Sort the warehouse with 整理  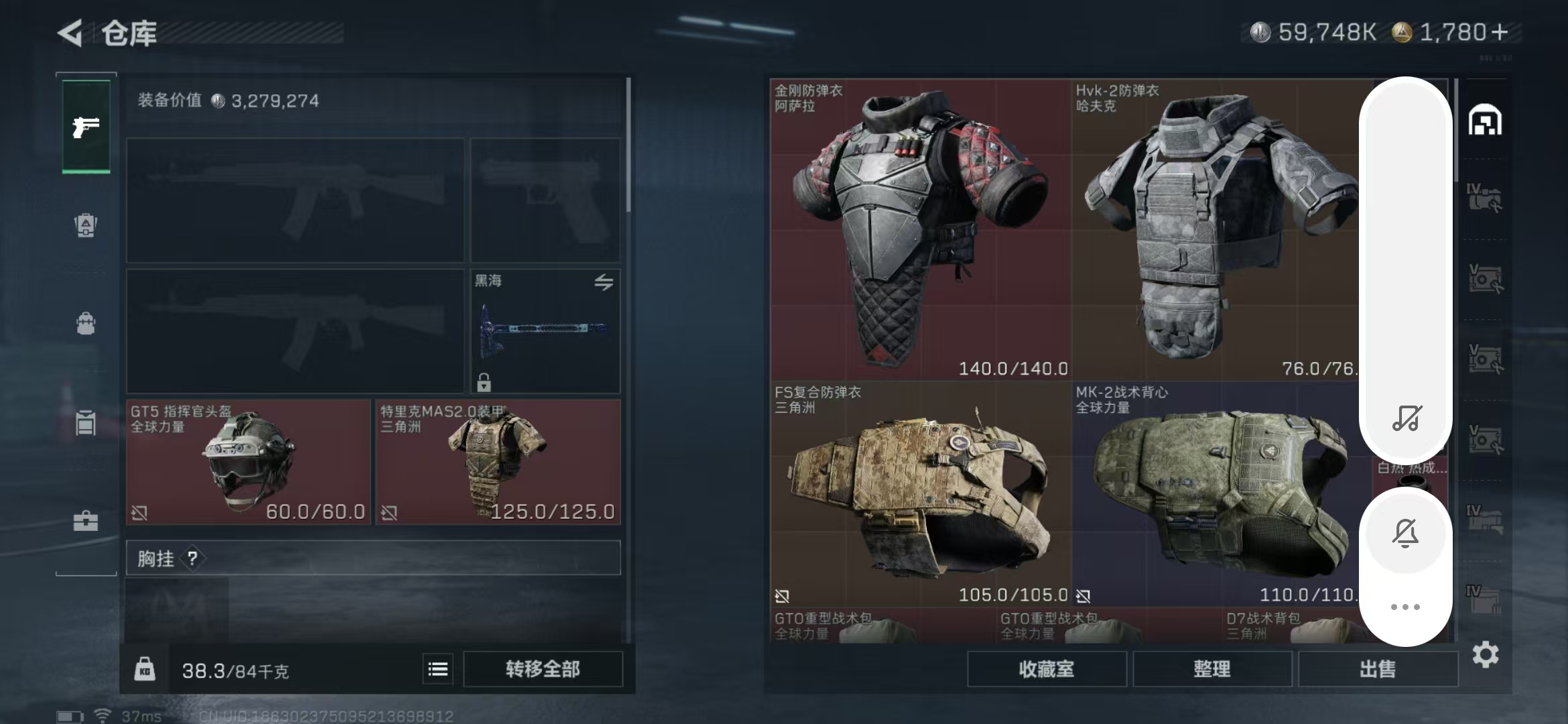pyautogui.click(x=1212, y=669)
